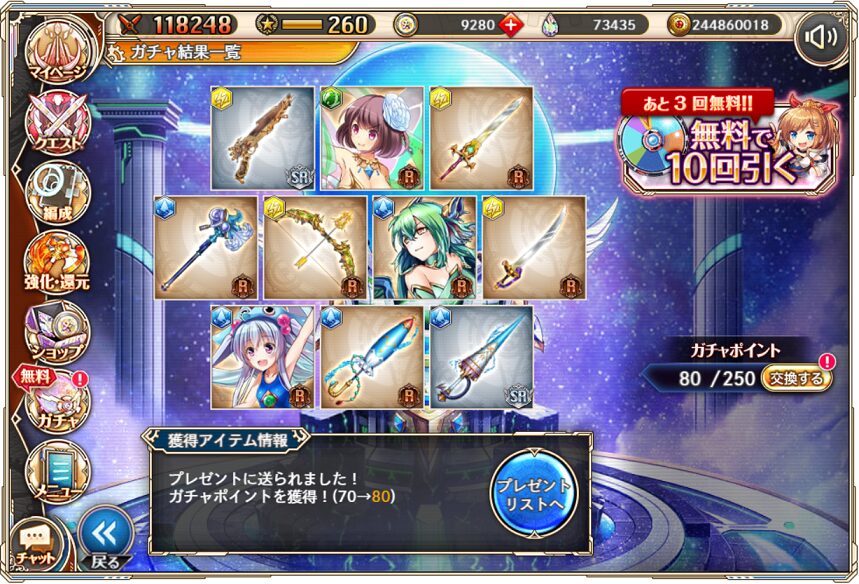Open the 編成 party formation menu
This screenshot has height=584, width=859.
58,192
